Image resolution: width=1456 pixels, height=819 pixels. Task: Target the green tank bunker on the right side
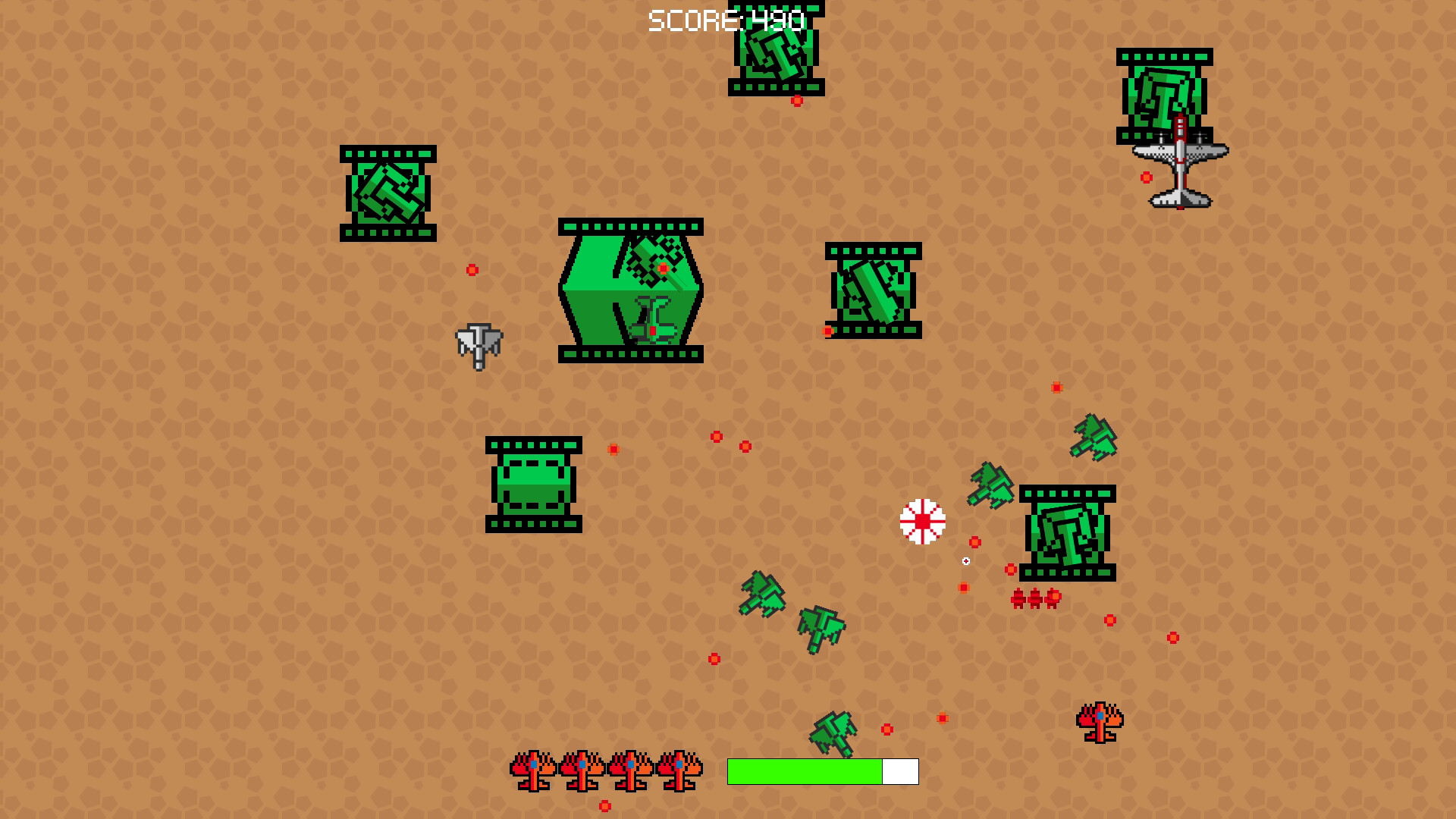pyautogui.click(x=1067, y=535)
